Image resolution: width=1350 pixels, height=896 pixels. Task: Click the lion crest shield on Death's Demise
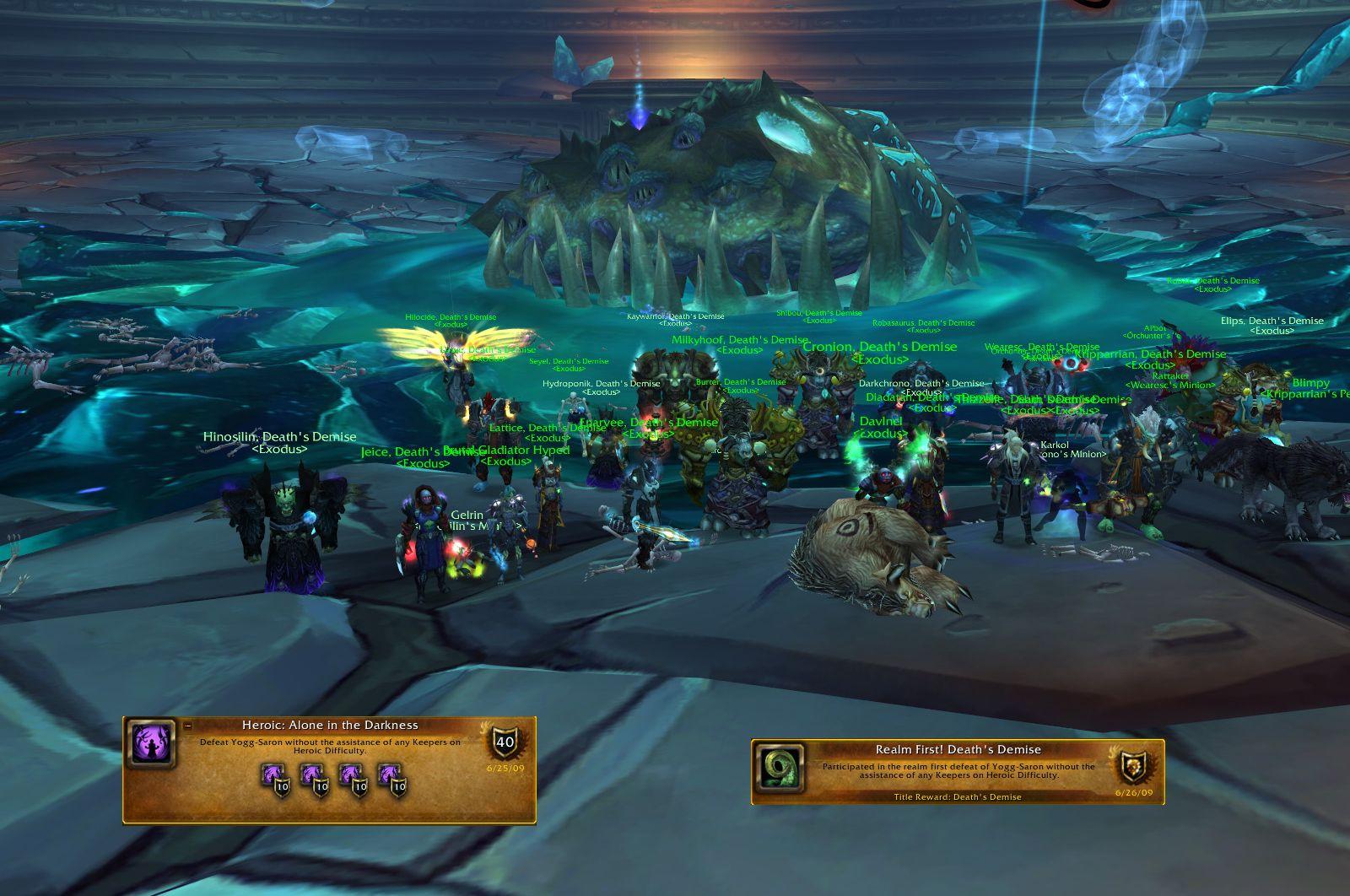click(x=1132, y=767)
